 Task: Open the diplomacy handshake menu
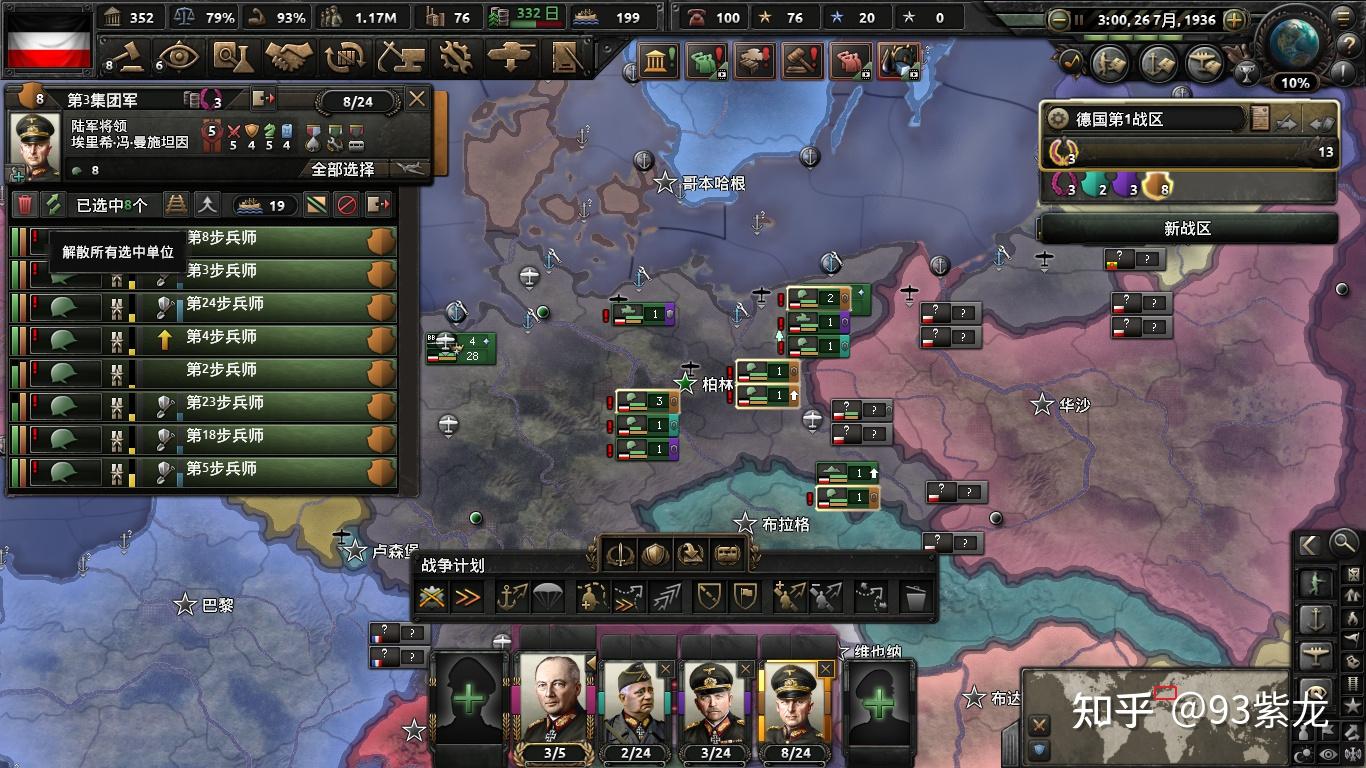(x=290, y=56)
